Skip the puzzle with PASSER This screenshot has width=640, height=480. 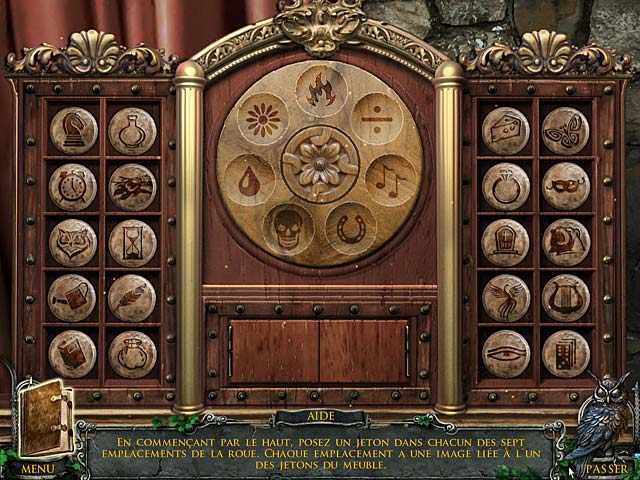(606, 467)
